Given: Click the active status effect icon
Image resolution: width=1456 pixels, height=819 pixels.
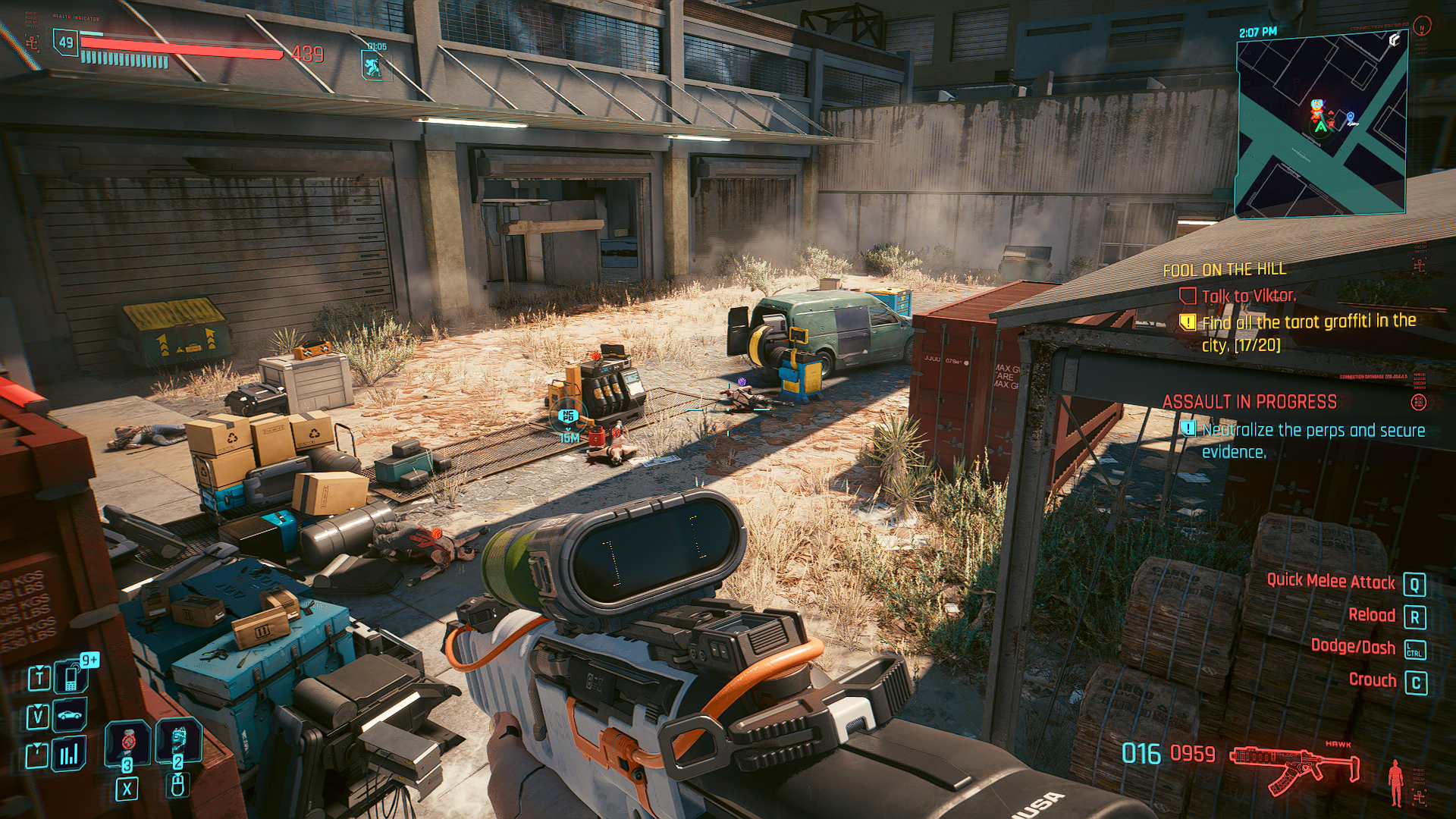Looking at the screenshot, I should pos(372,65).
